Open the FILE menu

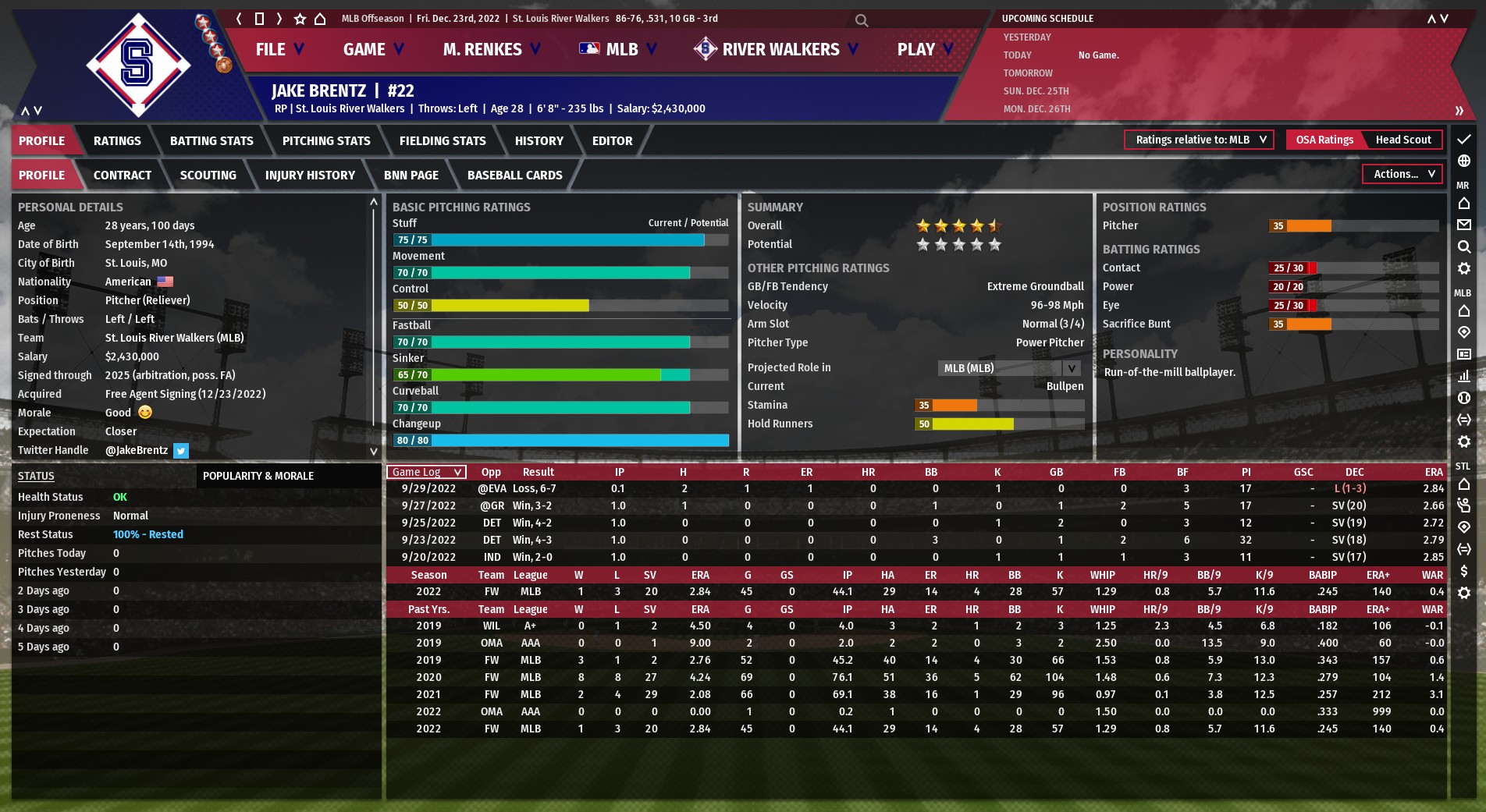point(279,50)
